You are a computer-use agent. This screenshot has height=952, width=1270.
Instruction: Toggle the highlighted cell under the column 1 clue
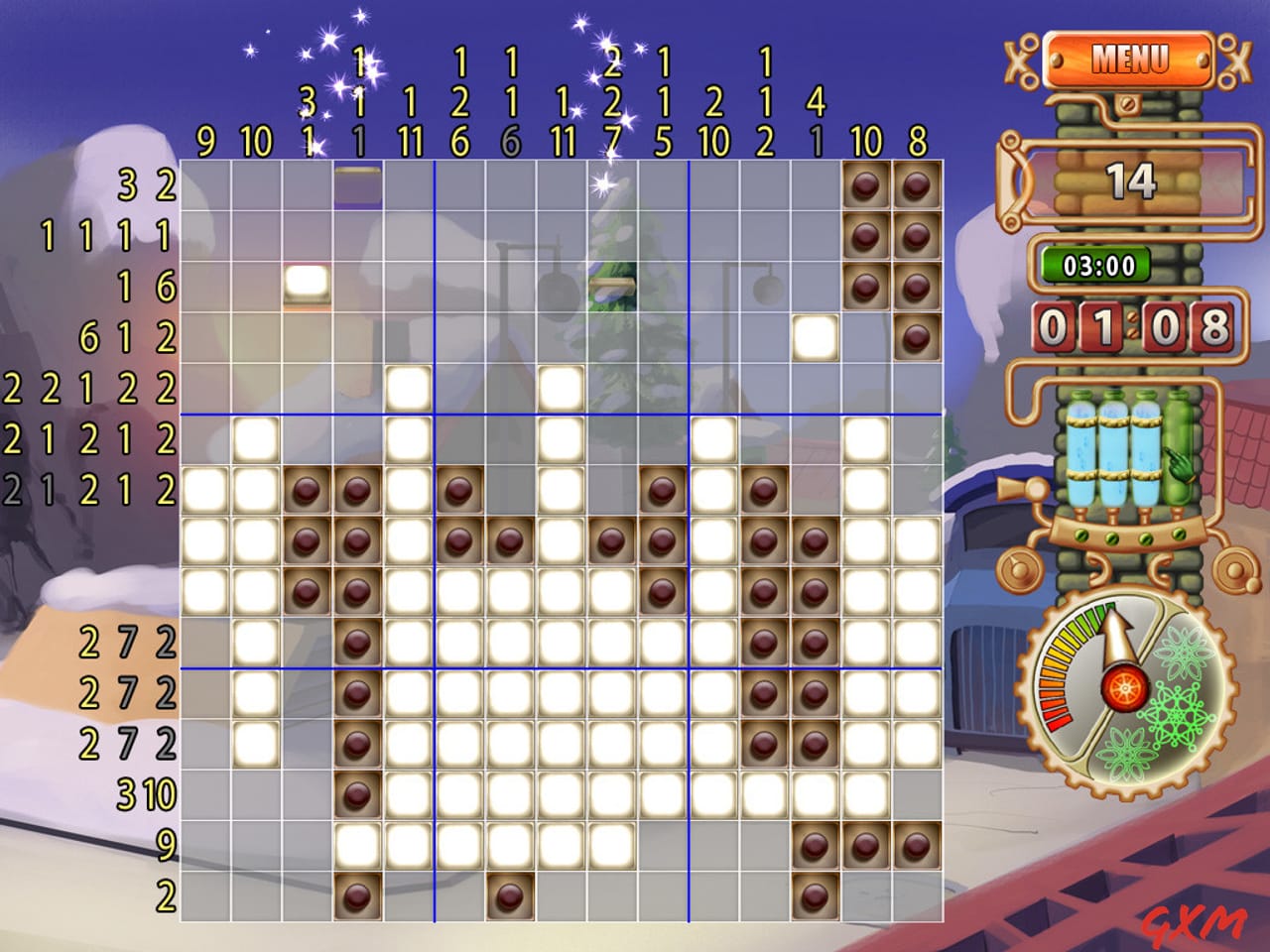(x=358, y=184)
